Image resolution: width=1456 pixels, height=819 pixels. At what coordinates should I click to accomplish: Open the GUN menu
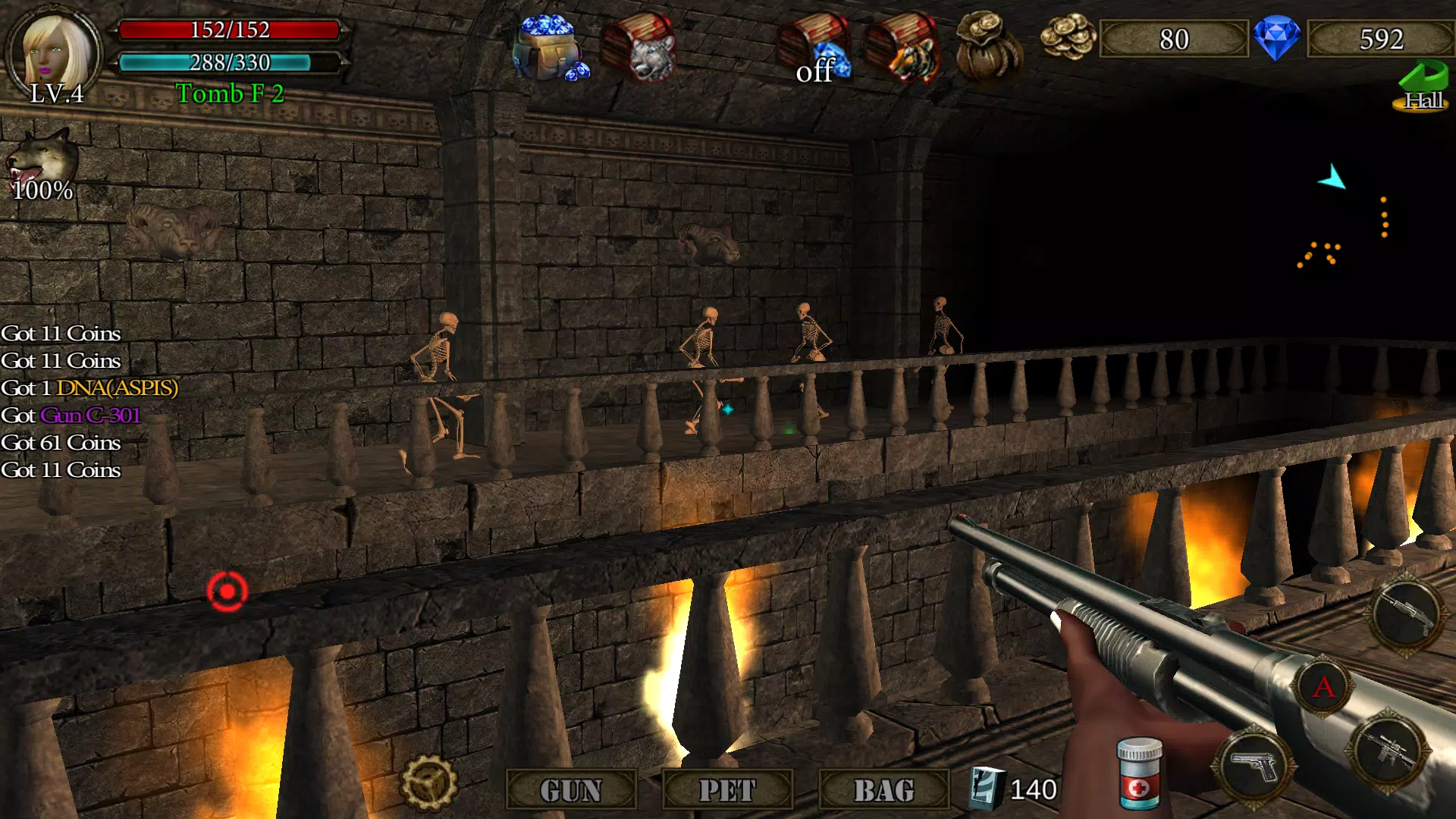(570, 790)
